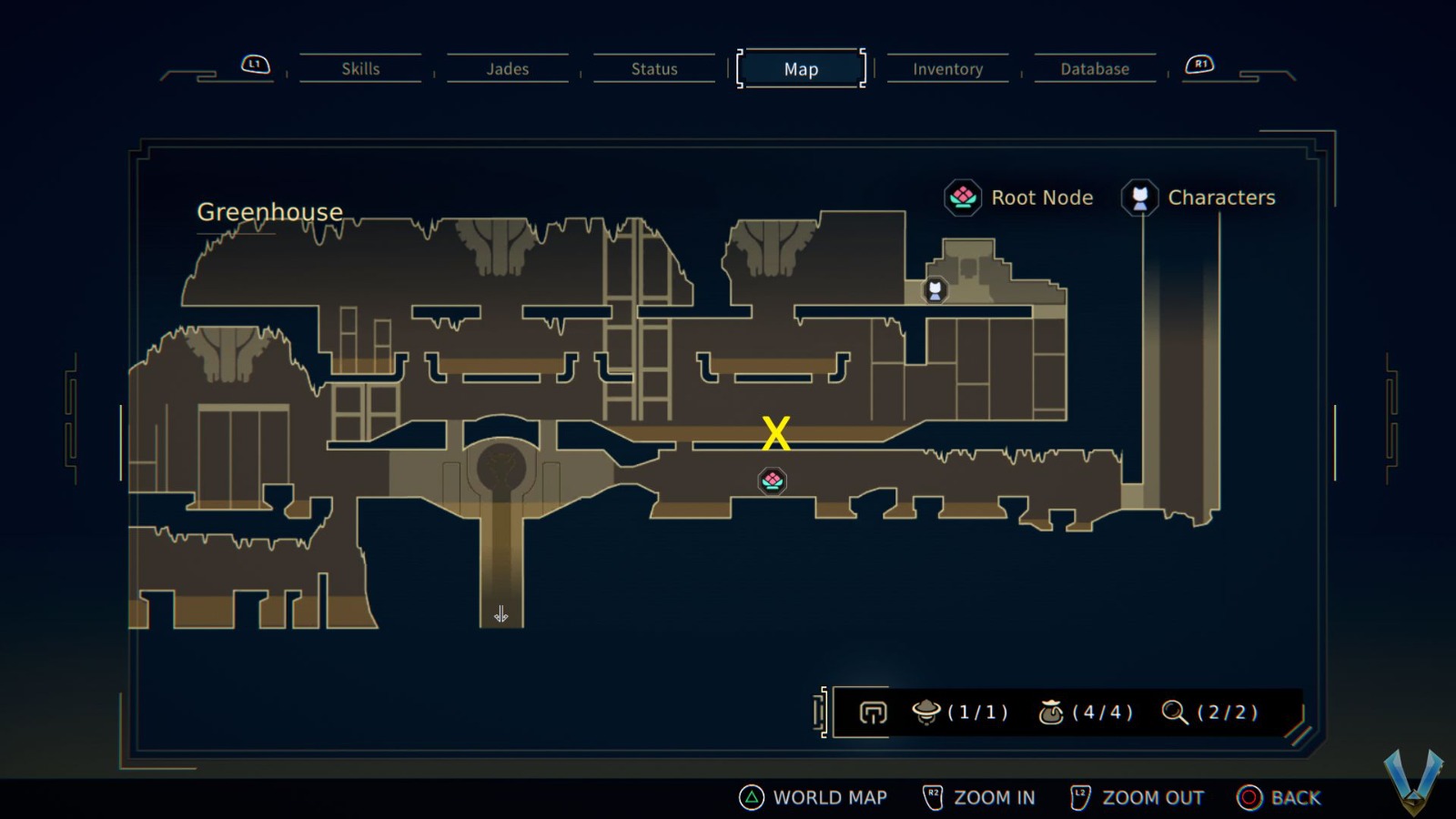Open the Jades tab
Screen dimensions: 1456x819
pyautogui.click(x=508, y=68)
